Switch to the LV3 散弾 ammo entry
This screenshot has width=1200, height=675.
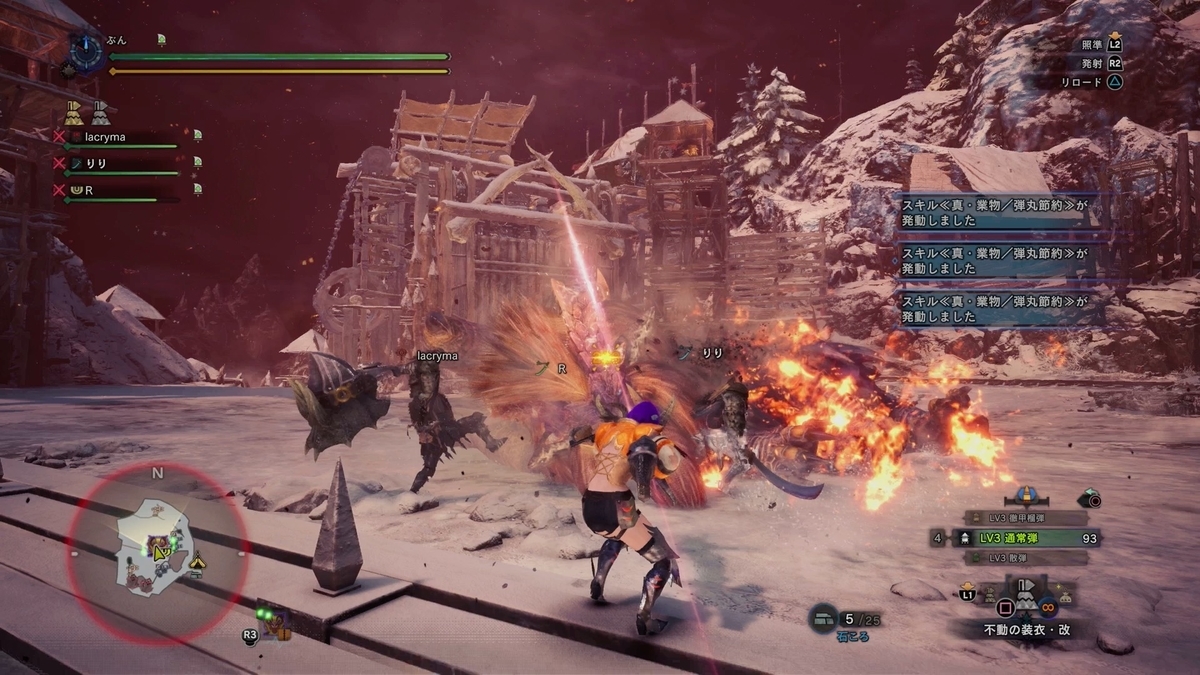[x=1024, y=557]
